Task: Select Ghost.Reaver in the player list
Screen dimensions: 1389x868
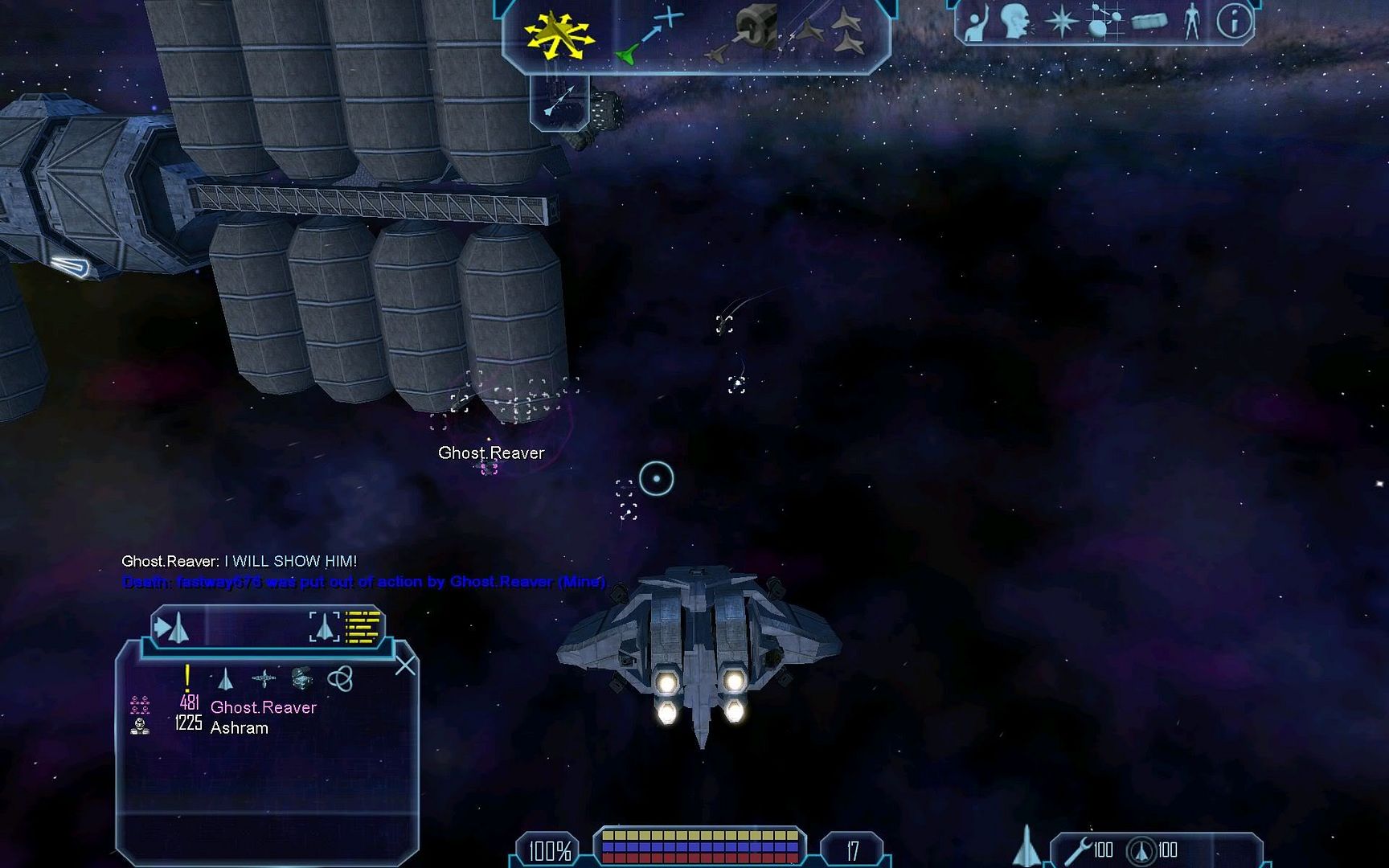Action: click(263, 707)
